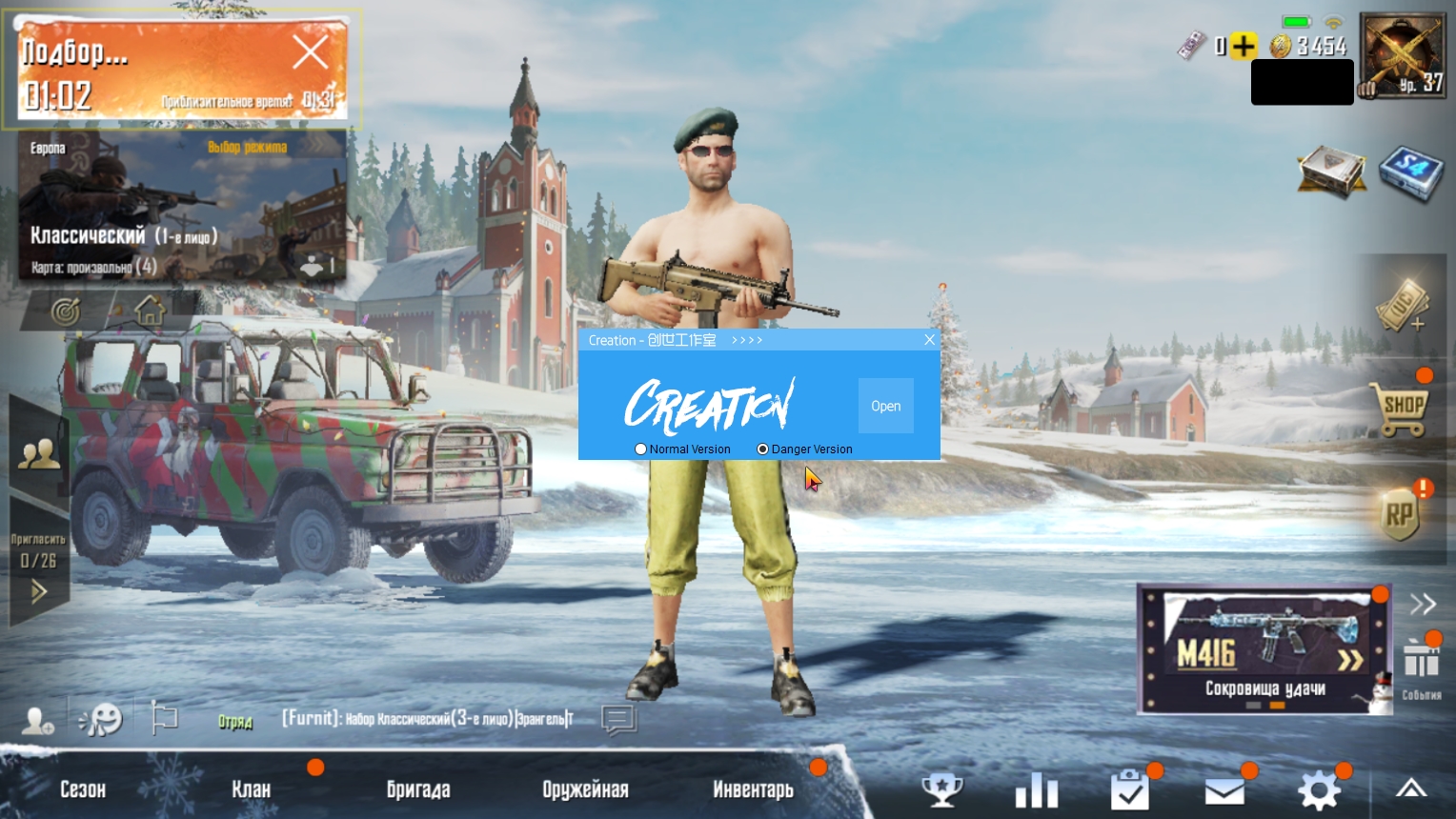This screenshot has height=819, width=1456.
Task: Open Выбор режима mode selection
Action: 249,146
